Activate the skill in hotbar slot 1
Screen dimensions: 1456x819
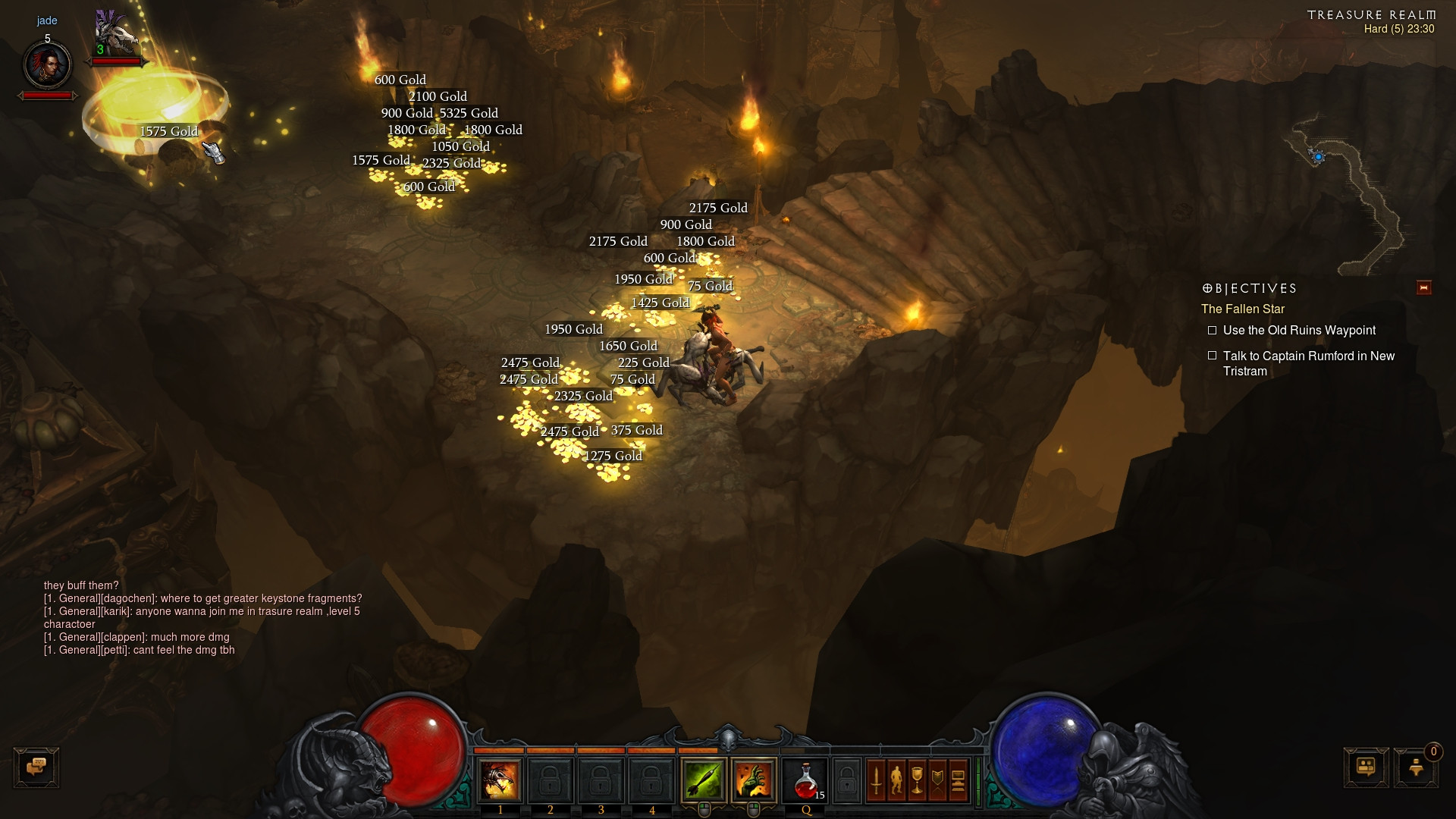[x=500, y=780]
